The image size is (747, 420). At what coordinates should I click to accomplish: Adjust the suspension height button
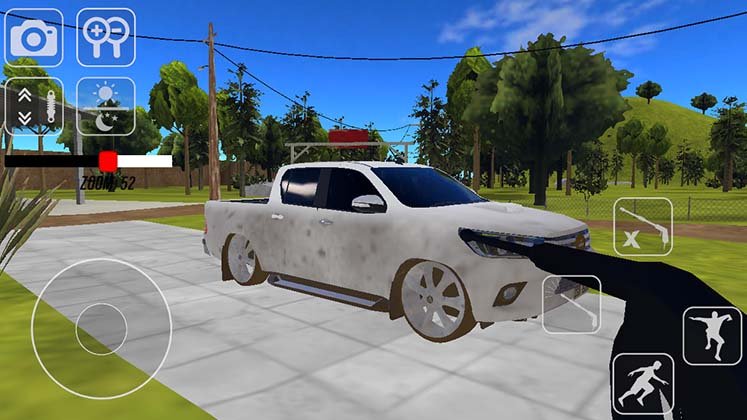click(x=34, y=106)
